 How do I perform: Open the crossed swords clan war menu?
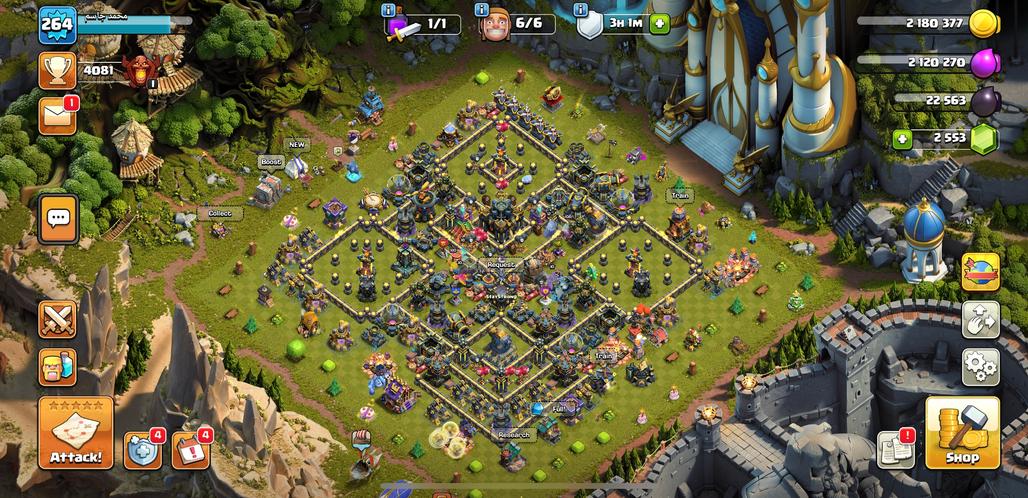(58, 319)
